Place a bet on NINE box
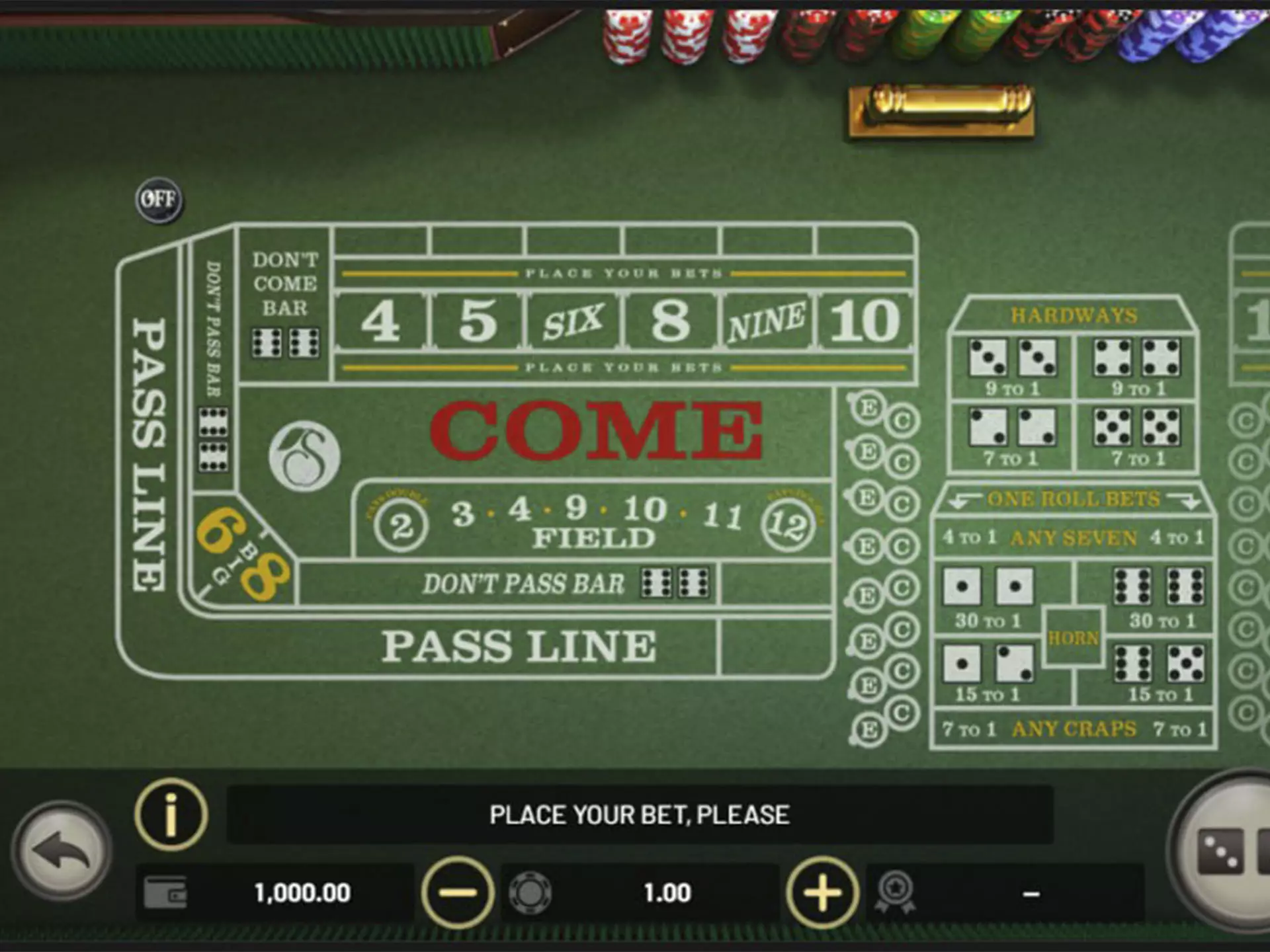Viewport: 1270px width, 952px height. [x=766, y=321]
